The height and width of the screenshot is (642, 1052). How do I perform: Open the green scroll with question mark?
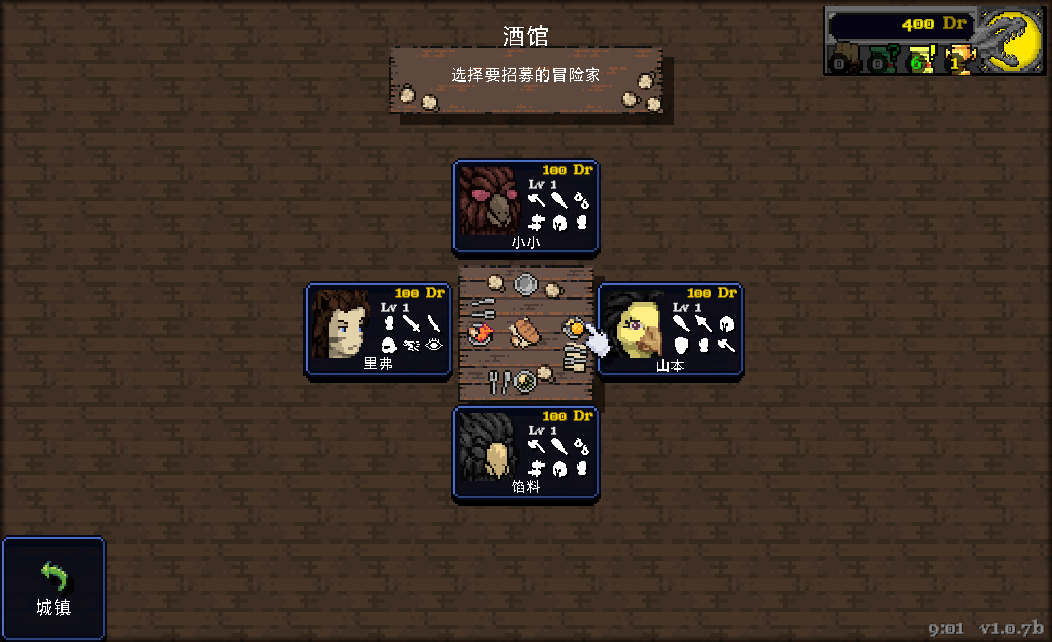880,61
